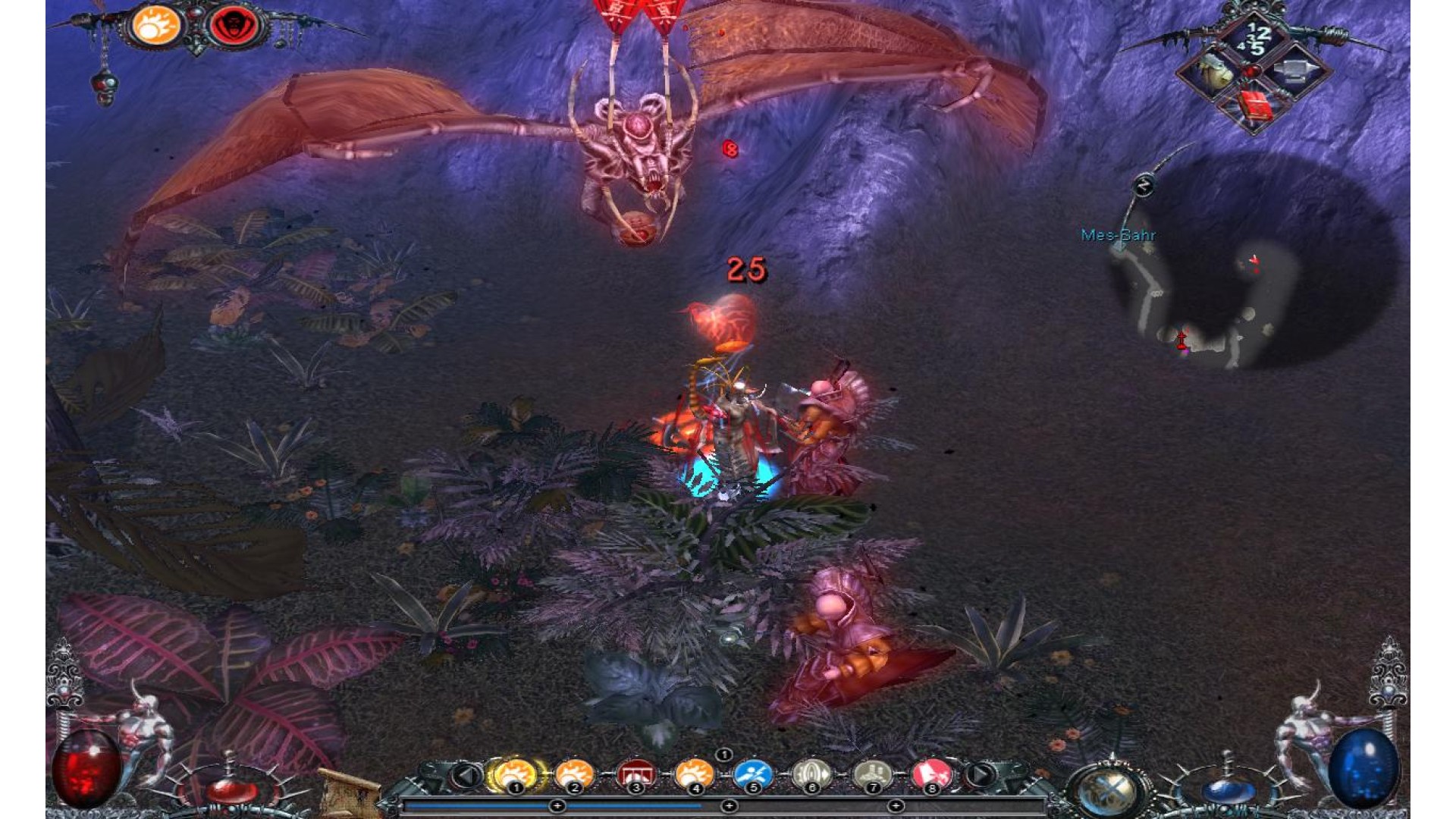Viewport: 1456px width, 819px height.
Task: Open the numbered combat arts diamond panel
Action: pos(1255,38)
